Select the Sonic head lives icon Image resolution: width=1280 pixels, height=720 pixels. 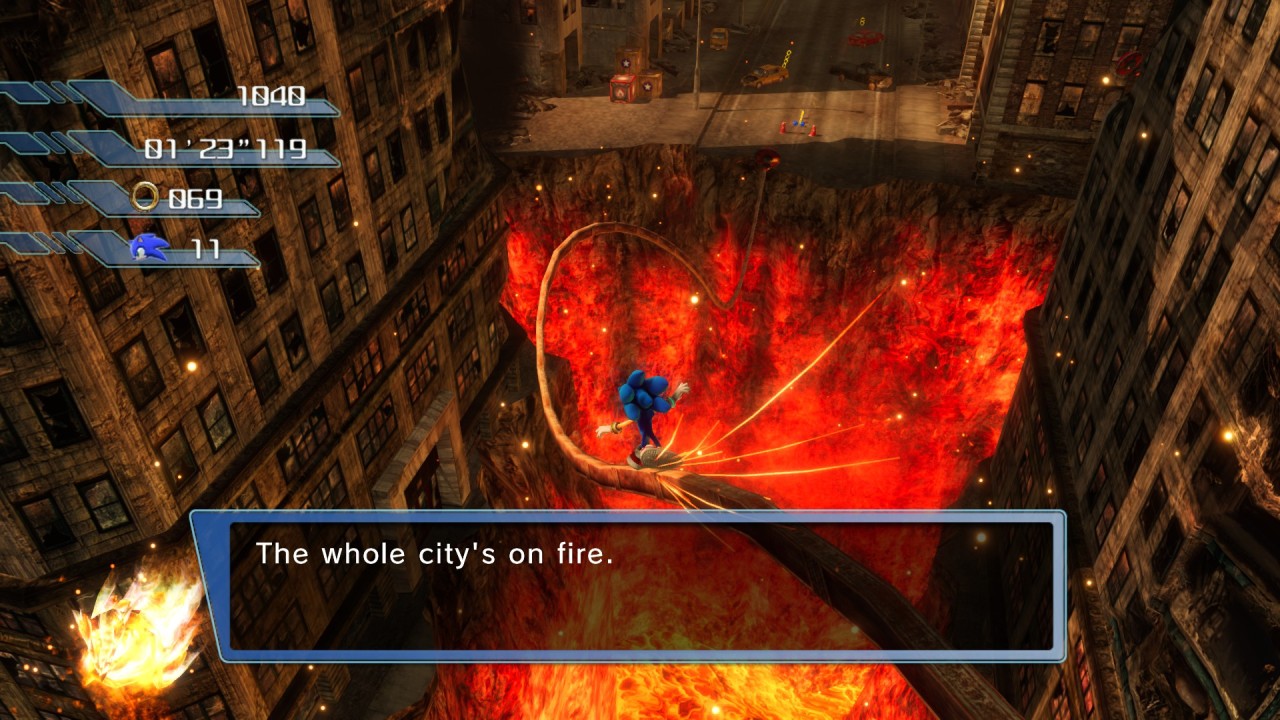(146, 247)
